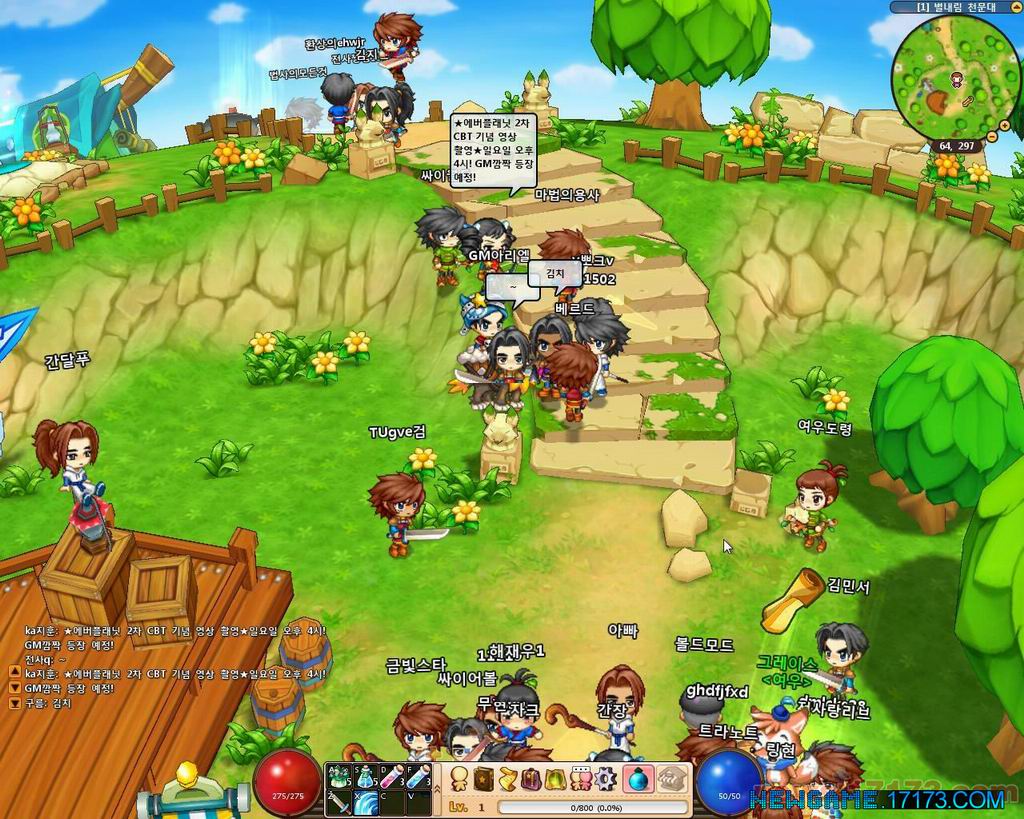
Task: Use the teal flask in slot S
Action: pos(365,776)
